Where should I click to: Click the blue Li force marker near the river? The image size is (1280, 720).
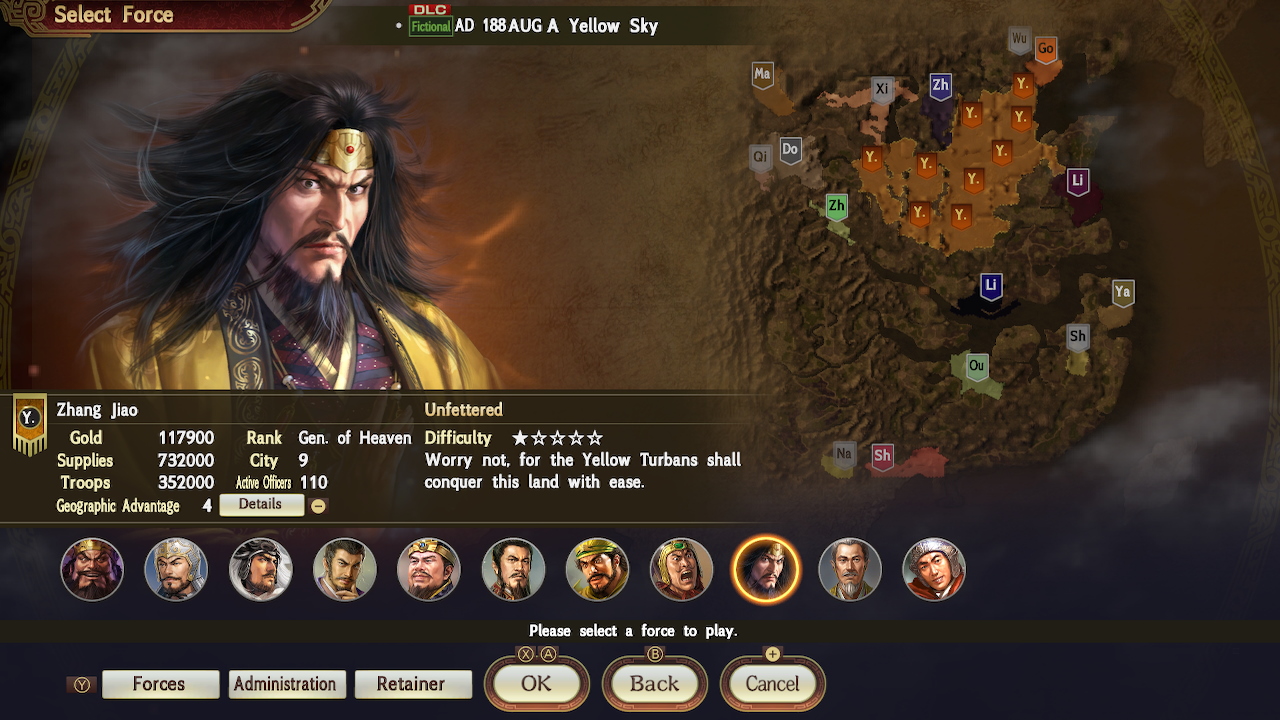pyautogui.click(x=990, y=285)
